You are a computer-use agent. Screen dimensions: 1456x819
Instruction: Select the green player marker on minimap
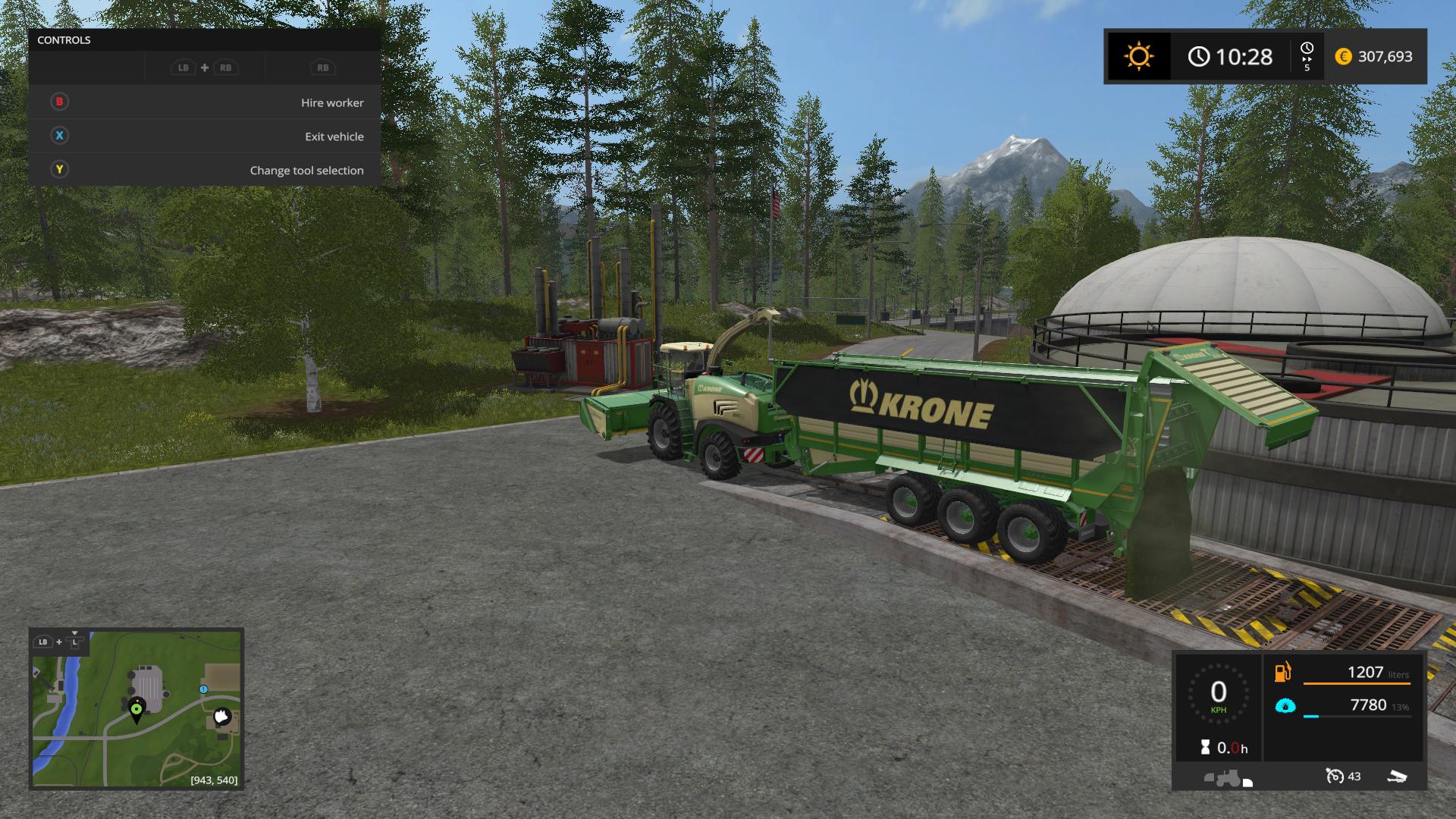(x=136, y=711)
